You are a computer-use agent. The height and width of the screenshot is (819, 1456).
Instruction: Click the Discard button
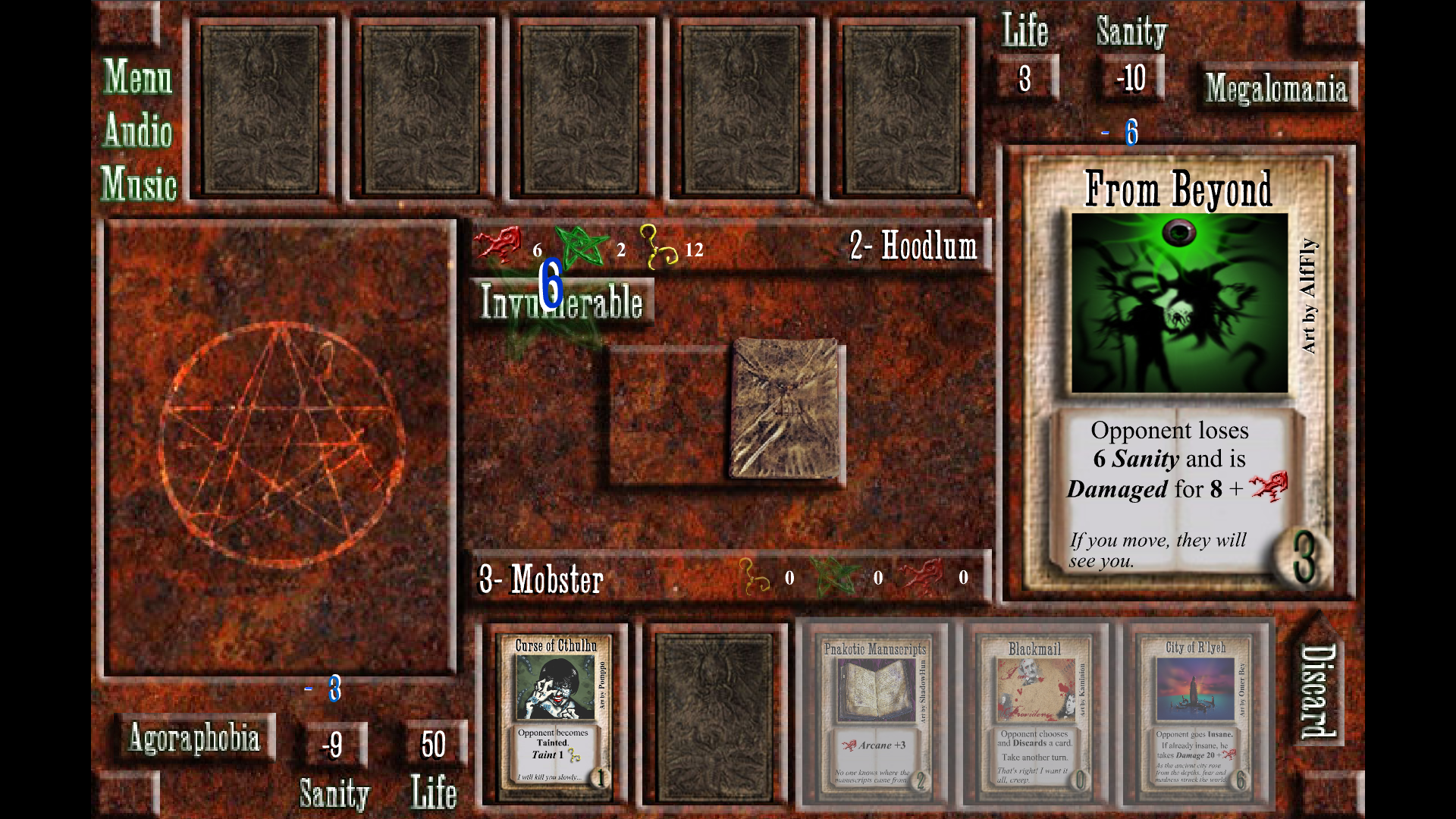[x=1318, y=692]
